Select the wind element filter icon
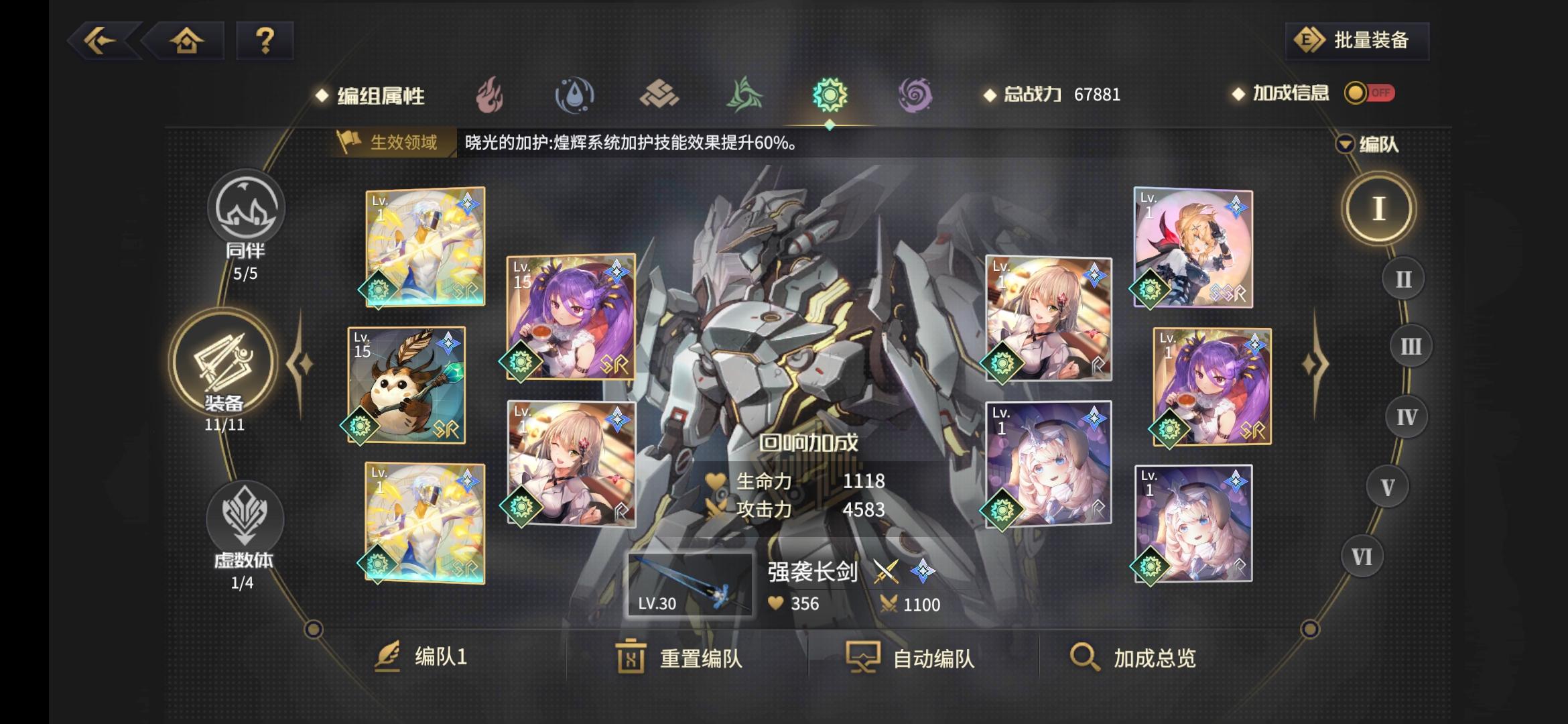The image size is (1568, 724). [746, 94]
